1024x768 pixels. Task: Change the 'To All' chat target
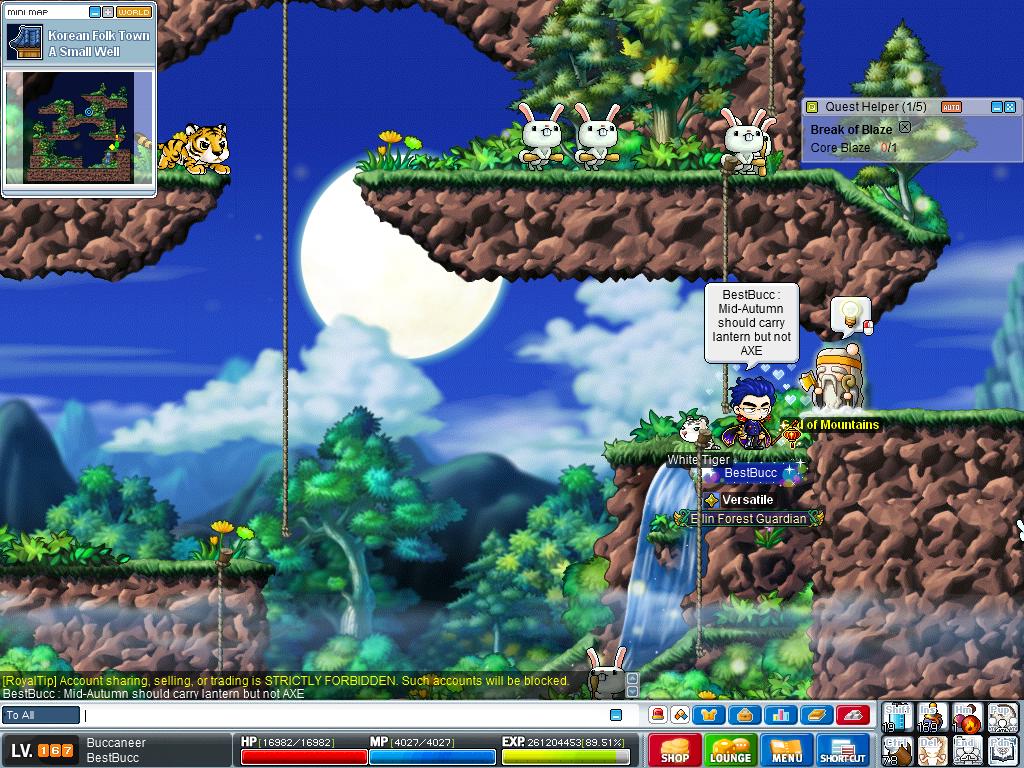pos(41,715)
